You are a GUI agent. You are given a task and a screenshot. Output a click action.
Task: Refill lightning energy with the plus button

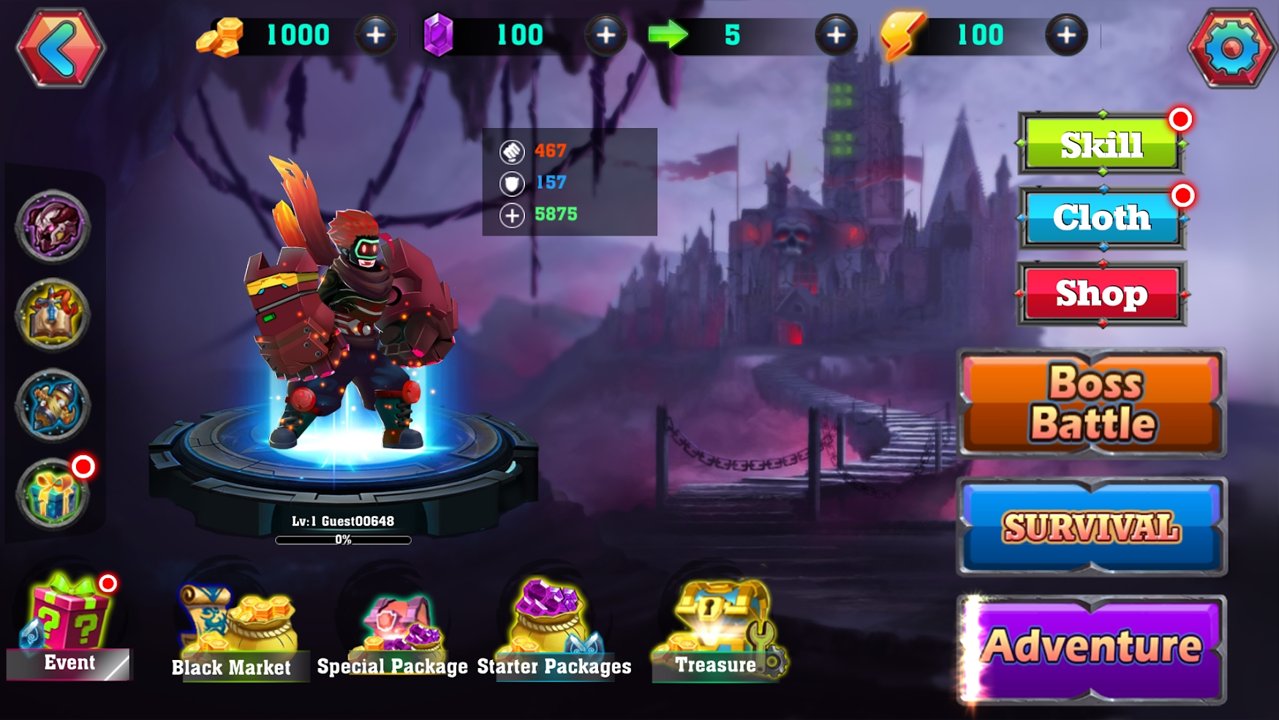point(1066,36)
